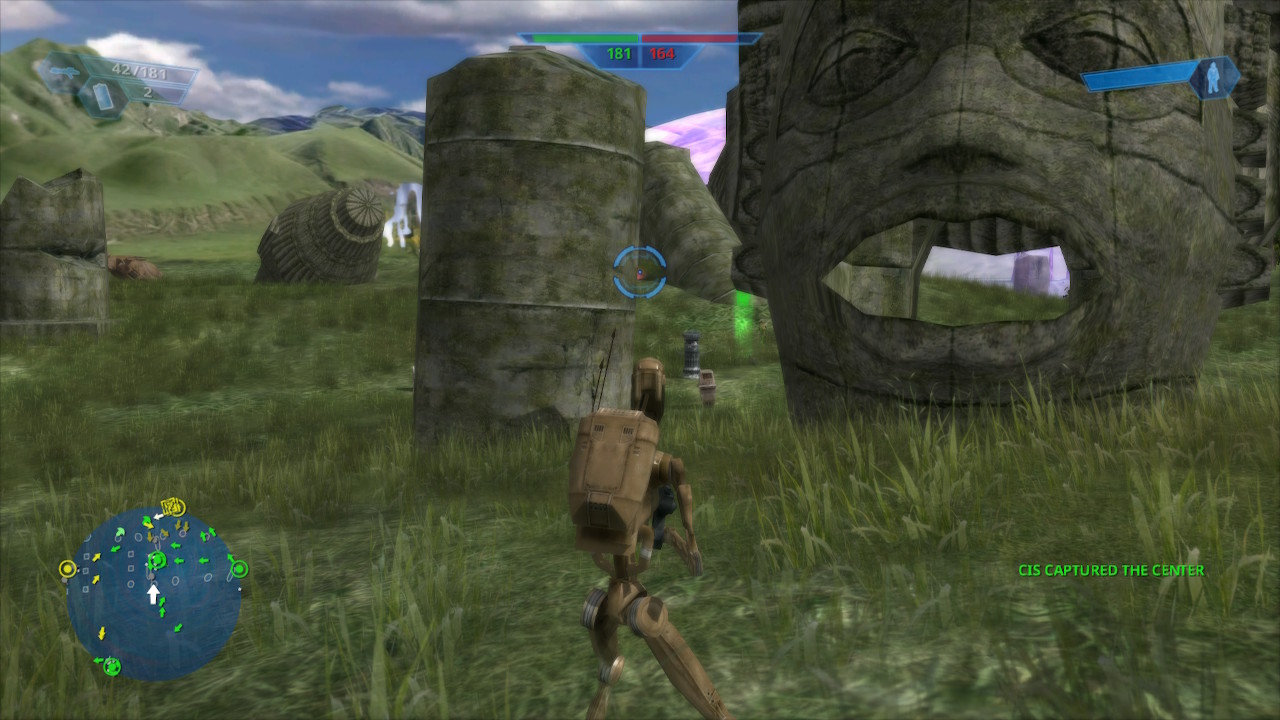
Task: Click the white player arrow on minimap
Action: coord(153,594)
